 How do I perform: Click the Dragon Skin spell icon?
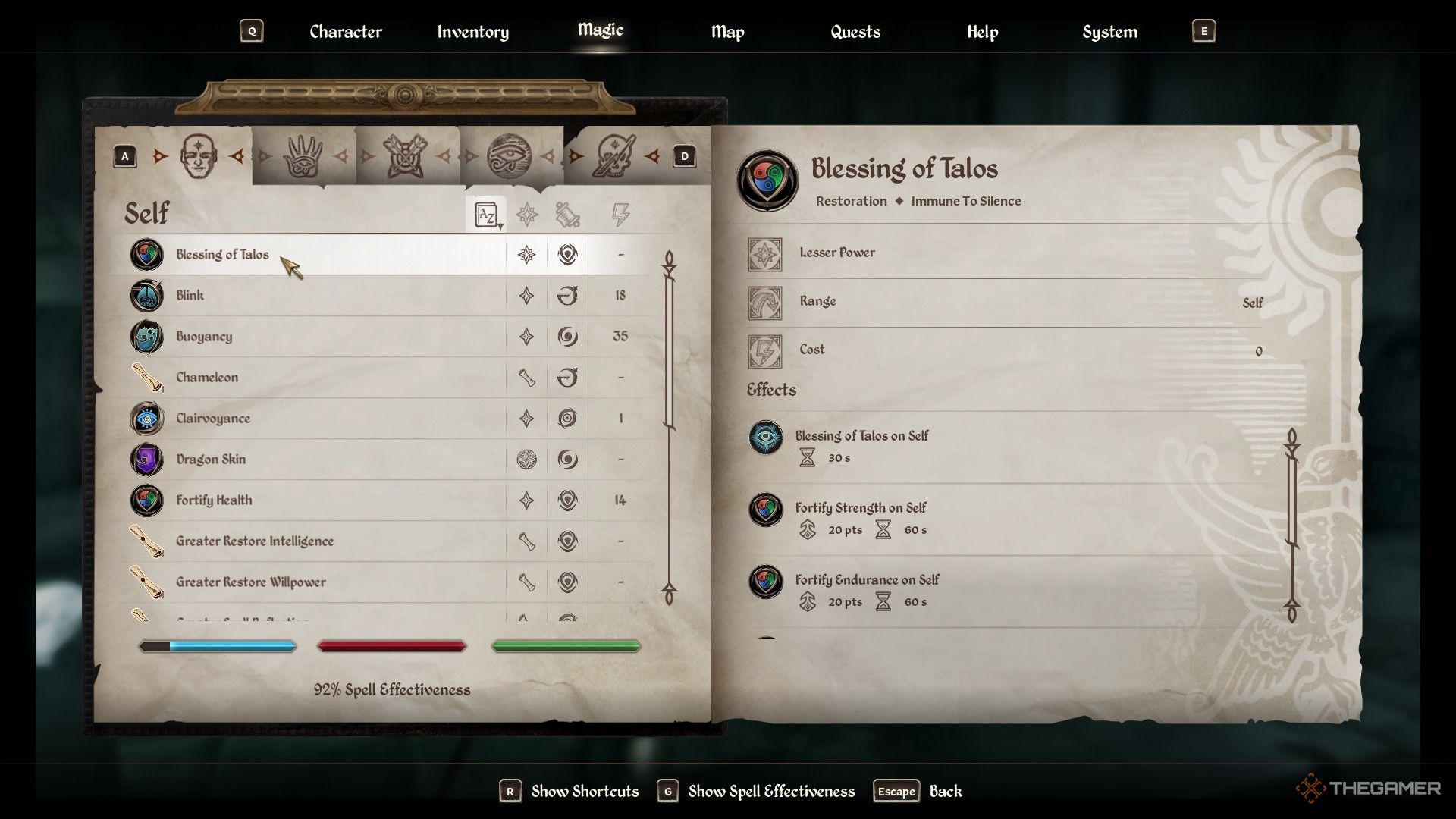pos(146,459)
